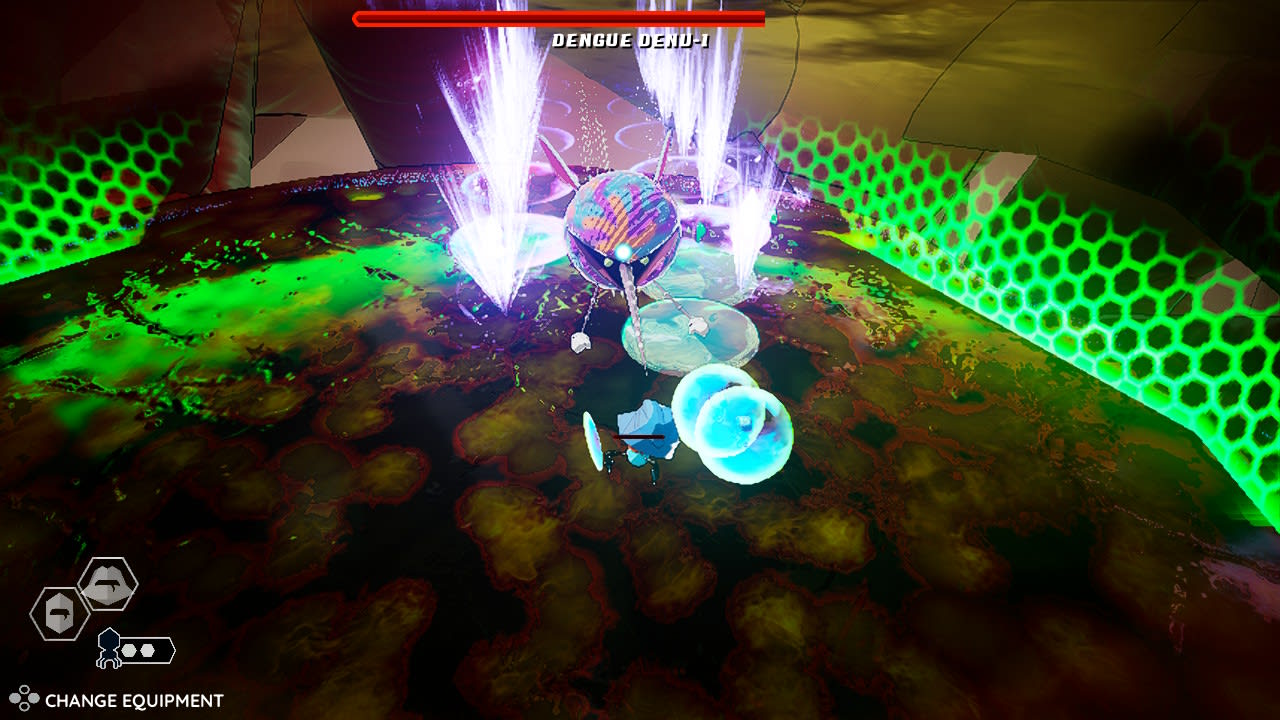Click the player character in the arena
Viewport: 1280px width, 720px height.
pos(640,440)
